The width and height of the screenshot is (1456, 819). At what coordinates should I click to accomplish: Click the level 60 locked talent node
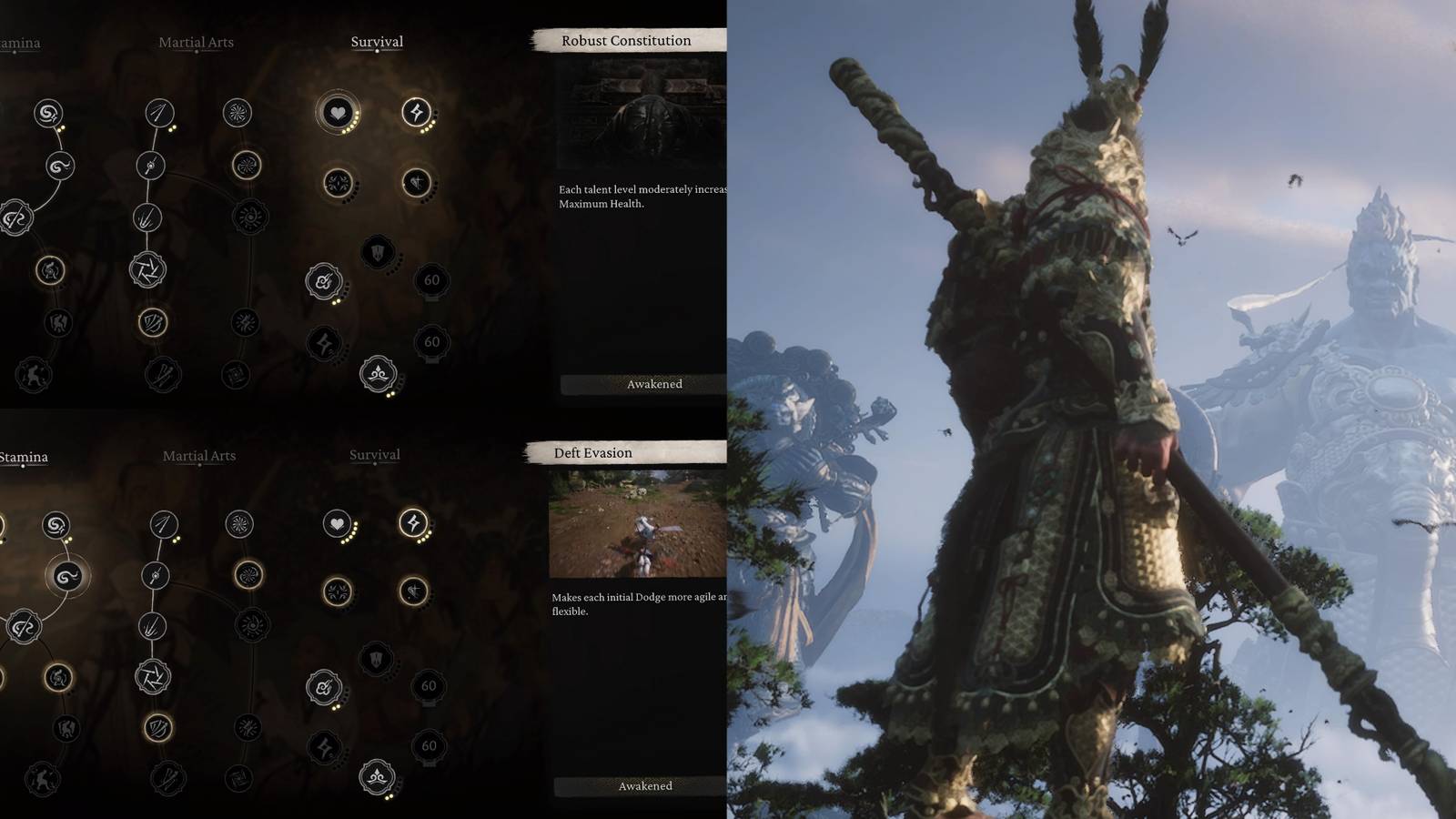coord(432,278)
